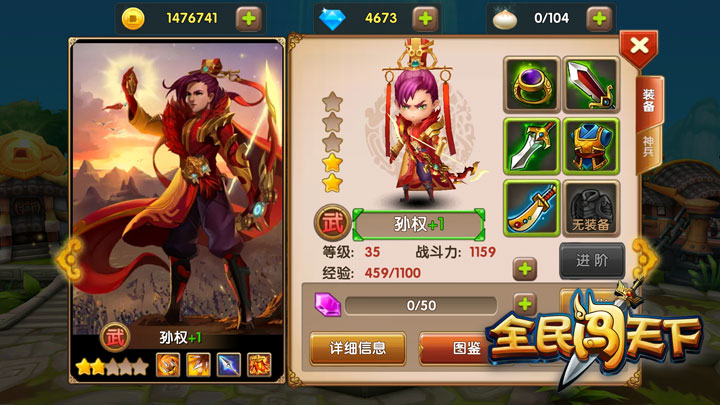
Task: Add purple soul gems with the plus button
Action: pyautogui.click(x=525, y=304)
